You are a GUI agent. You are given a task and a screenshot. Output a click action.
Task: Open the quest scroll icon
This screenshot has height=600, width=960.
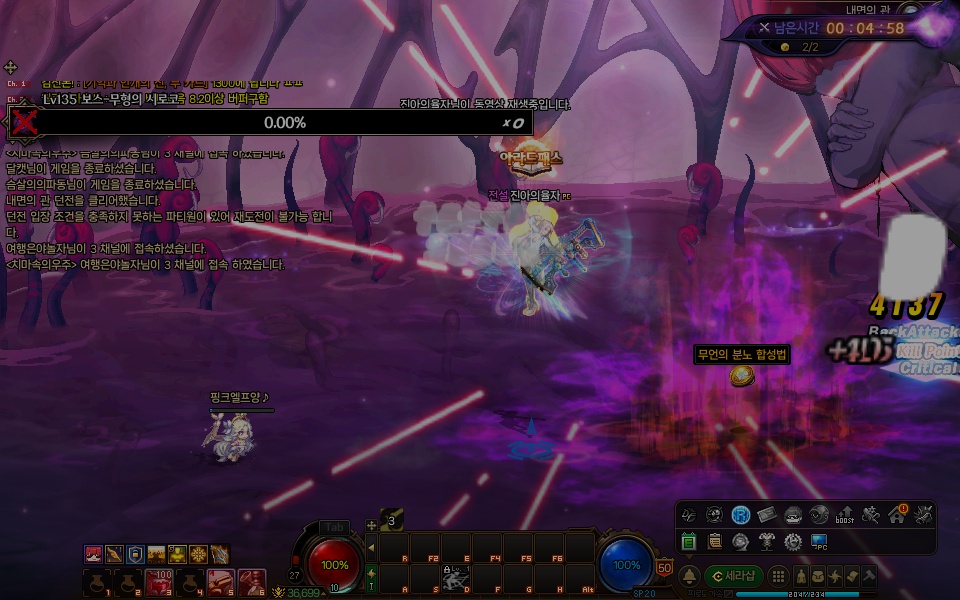(x=714, y=541)
